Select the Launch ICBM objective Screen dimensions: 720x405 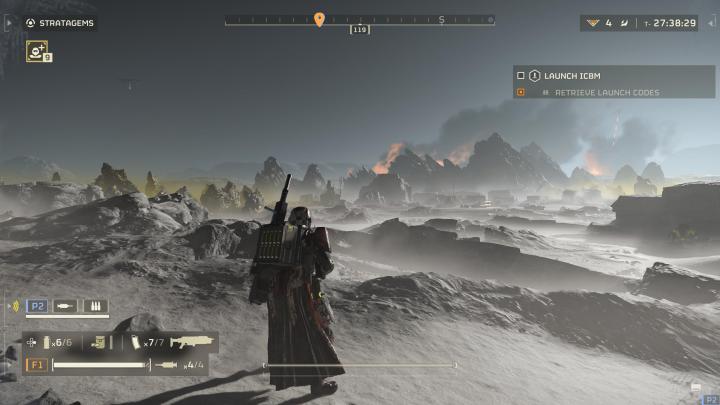pos(573,75)
